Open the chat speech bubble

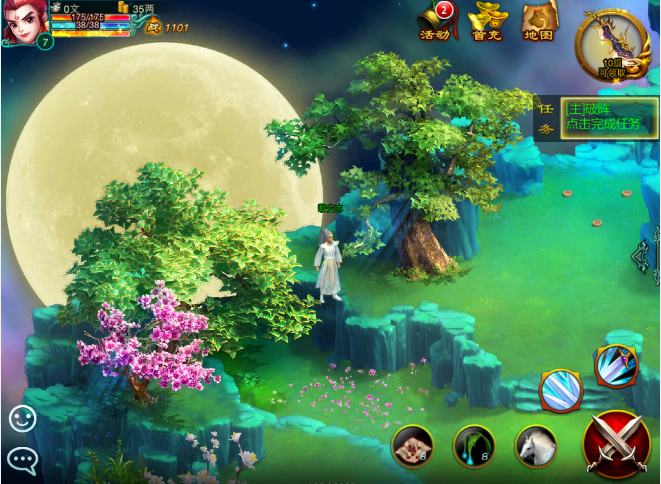tap(22, 459)
